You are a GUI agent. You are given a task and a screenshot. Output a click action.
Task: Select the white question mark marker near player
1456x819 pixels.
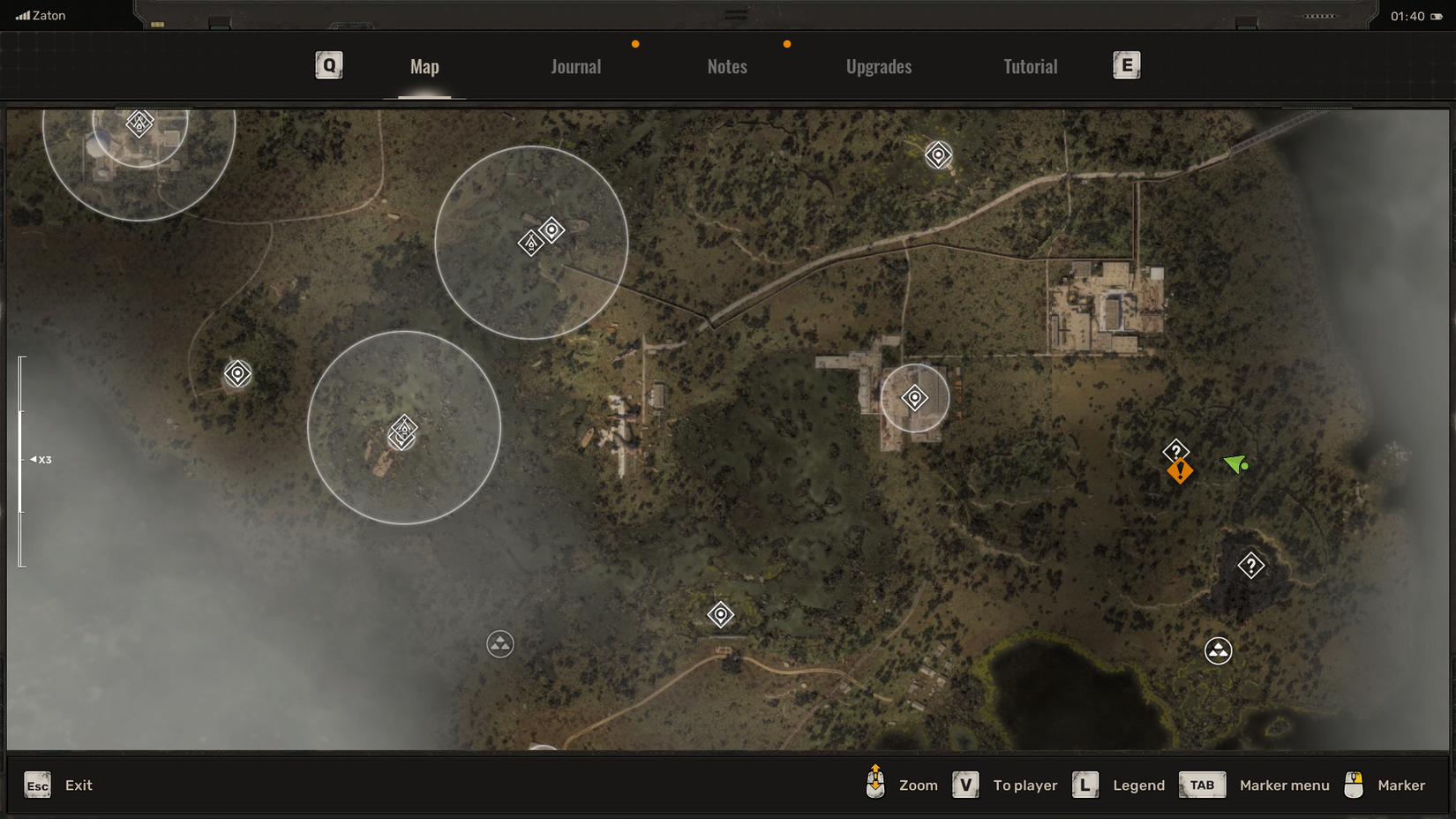1177,450
